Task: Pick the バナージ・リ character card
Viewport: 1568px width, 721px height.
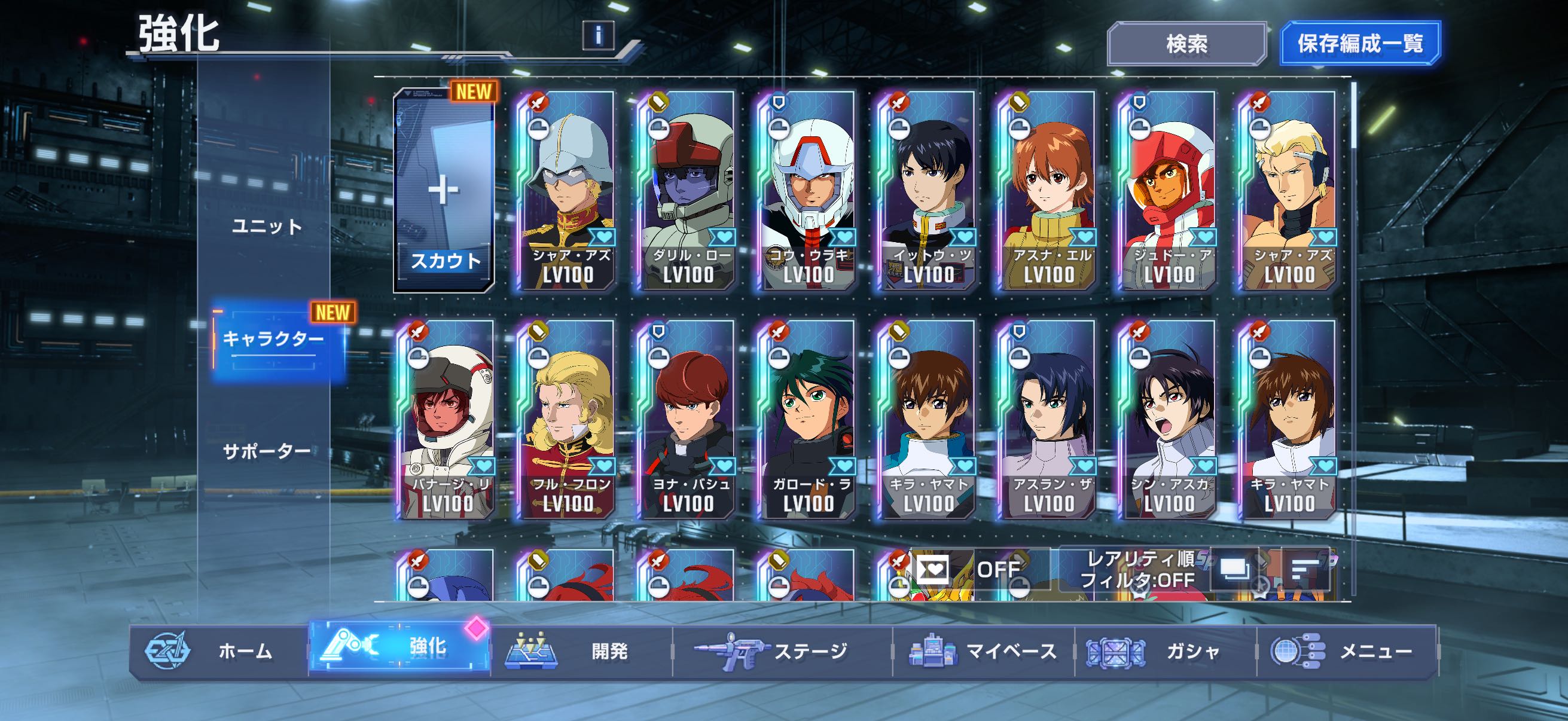Action: pos(447,420)
